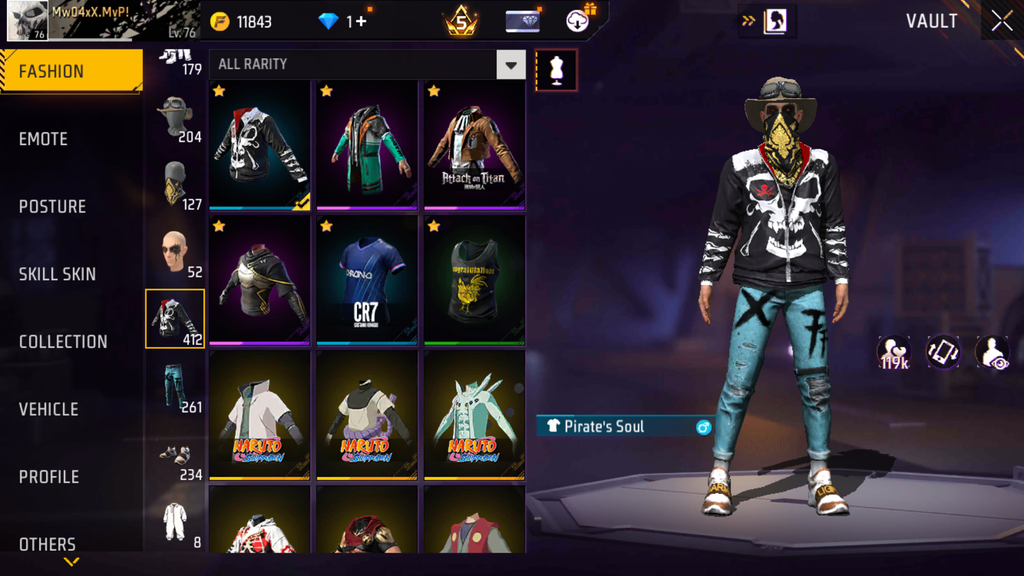Choose the bald head with sunglasses subcategory
The image size is (1024, 576).
176,253
